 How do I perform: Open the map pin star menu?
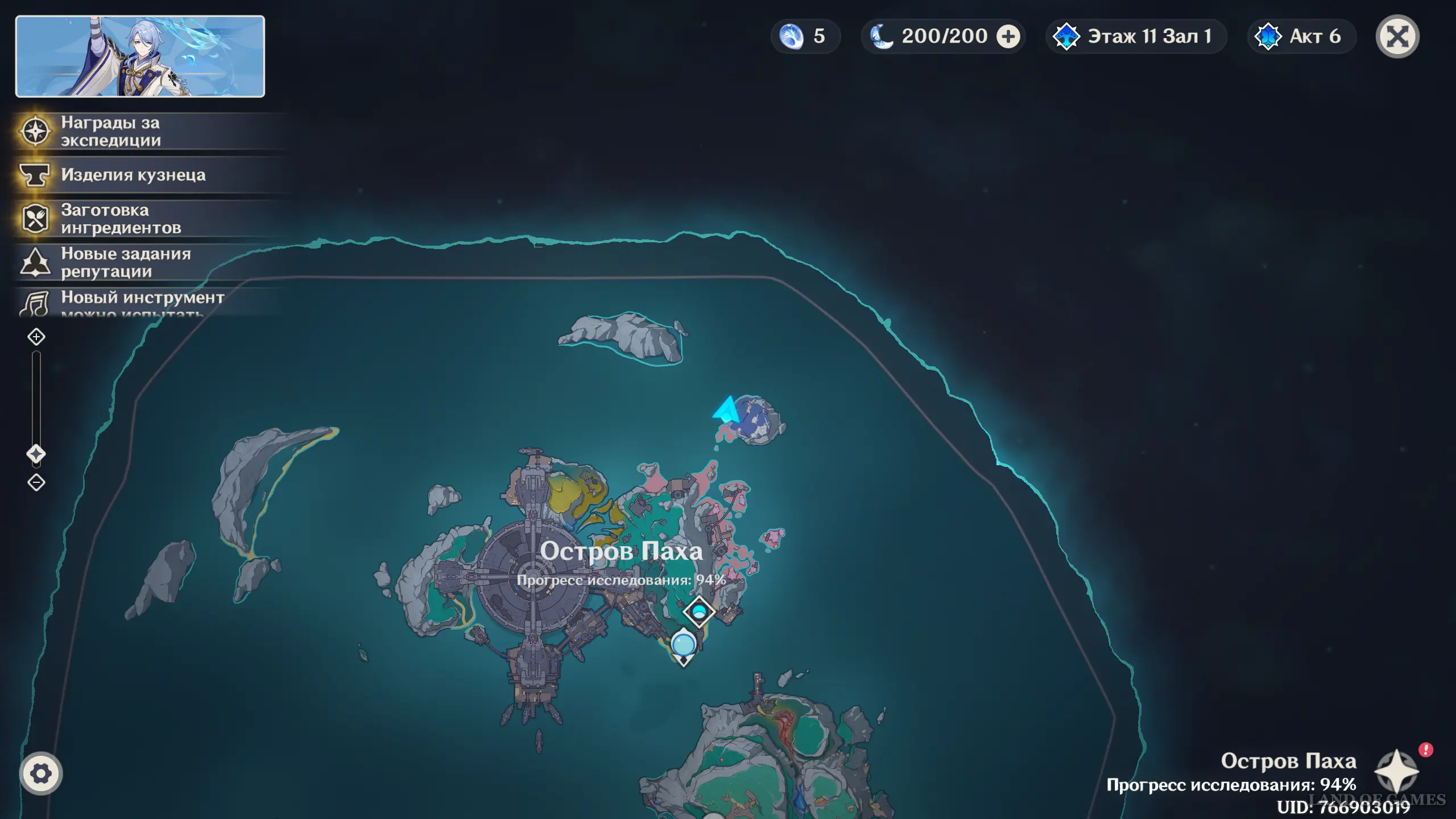point(1397,771)
